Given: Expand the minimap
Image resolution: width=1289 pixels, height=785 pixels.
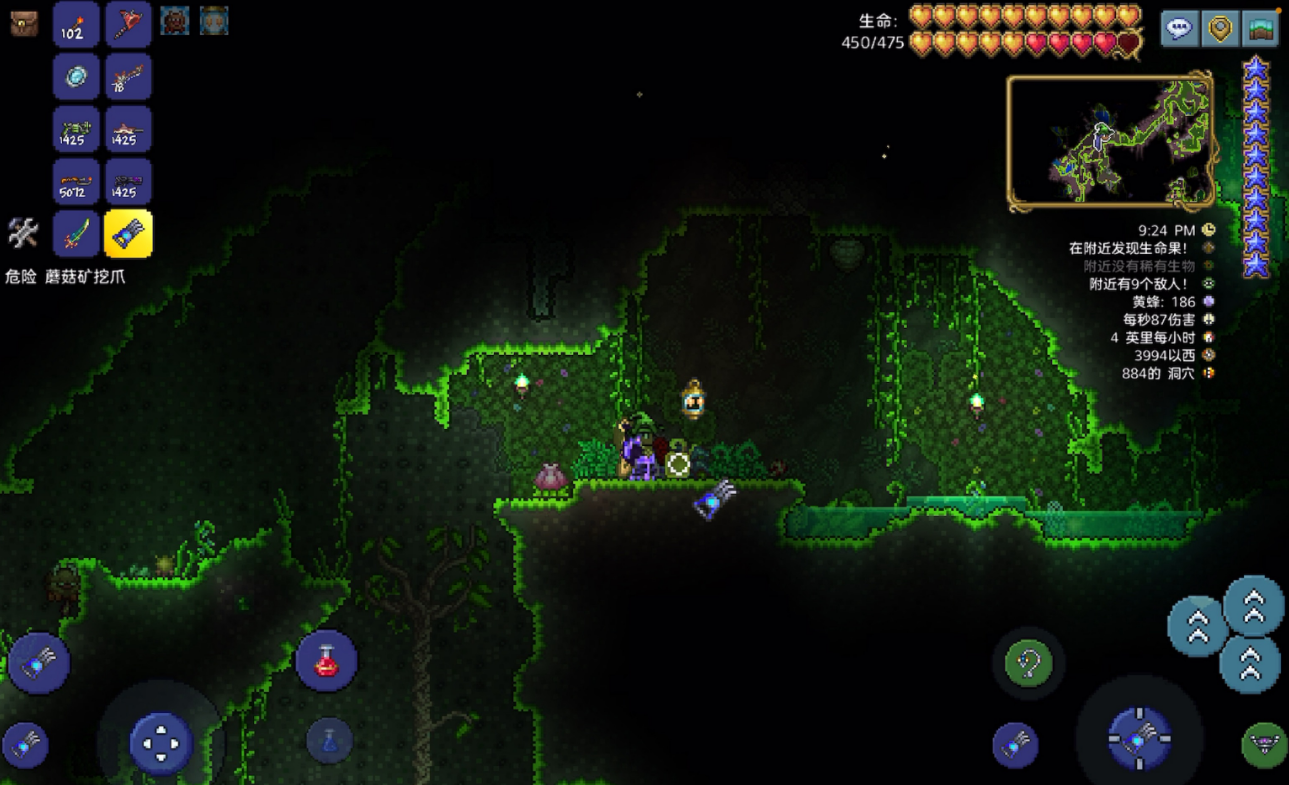Looking at the screenshot, I should (x=1110, y=141).
